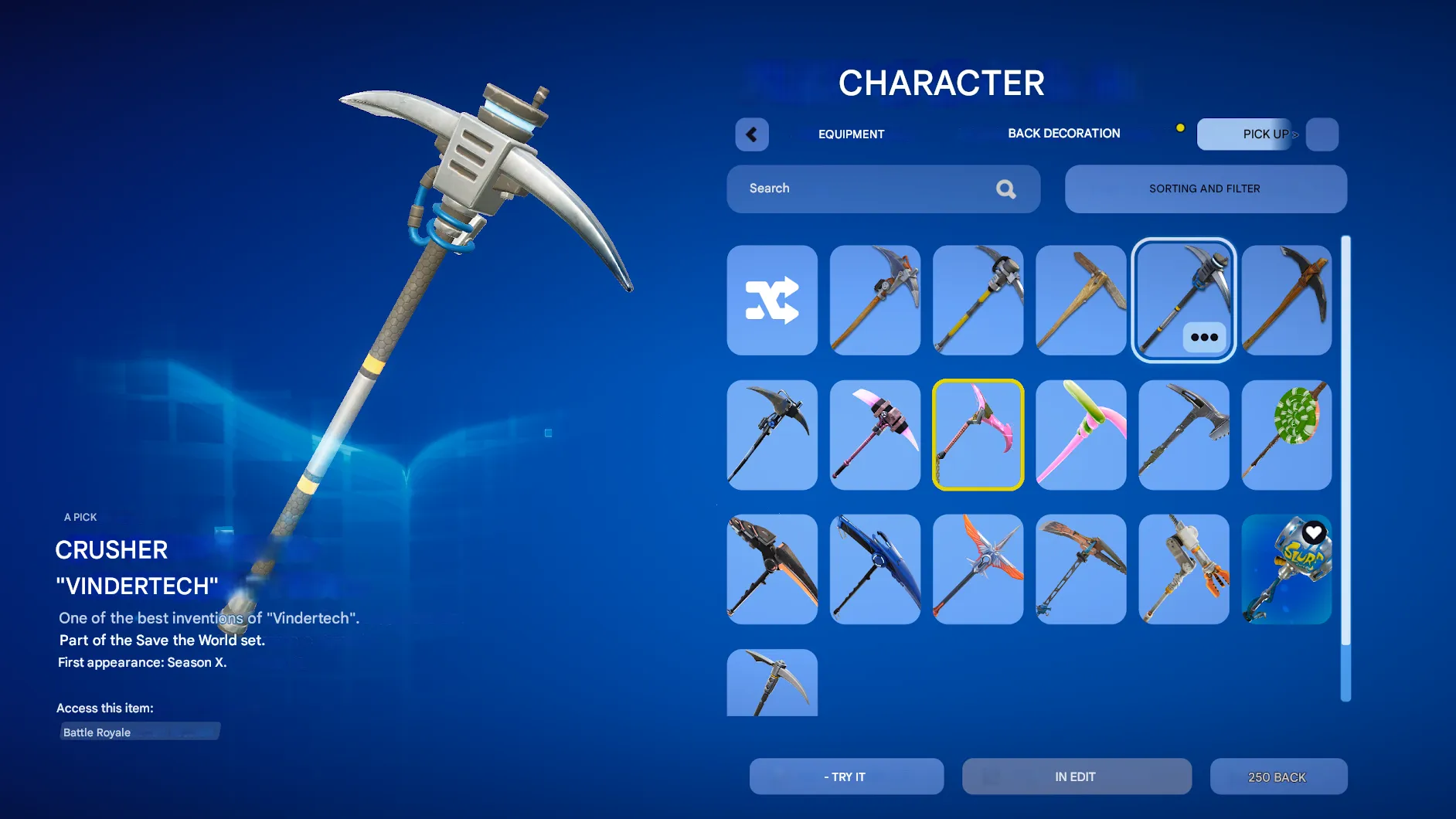Click the shuffle random pickaxe icon
Viewport: 1456px width, 819px height.
pos(771,301)
